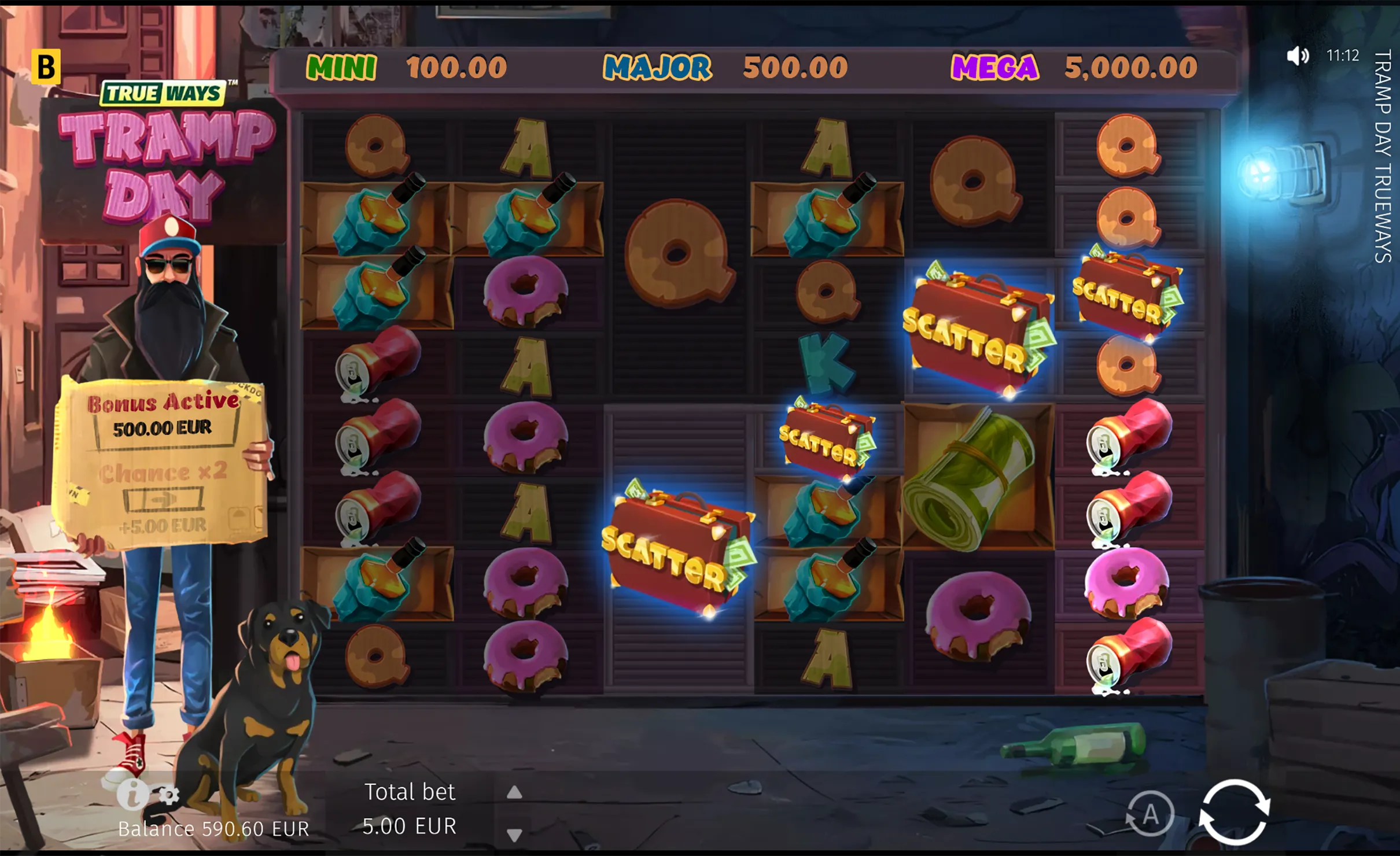
Task: Click the yellow B logo
Action: (x=46, y=67)
